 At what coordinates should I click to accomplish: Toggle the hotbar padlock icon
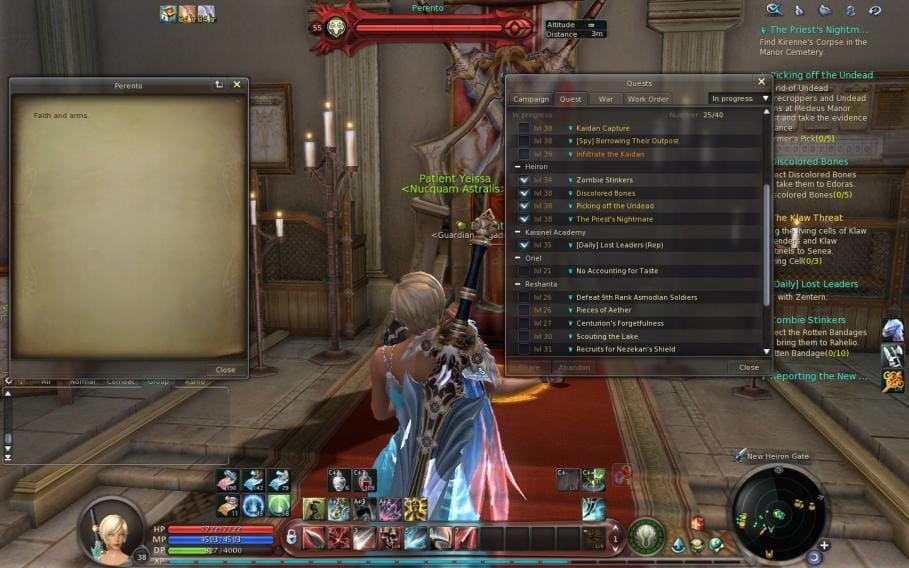point(291,537)
